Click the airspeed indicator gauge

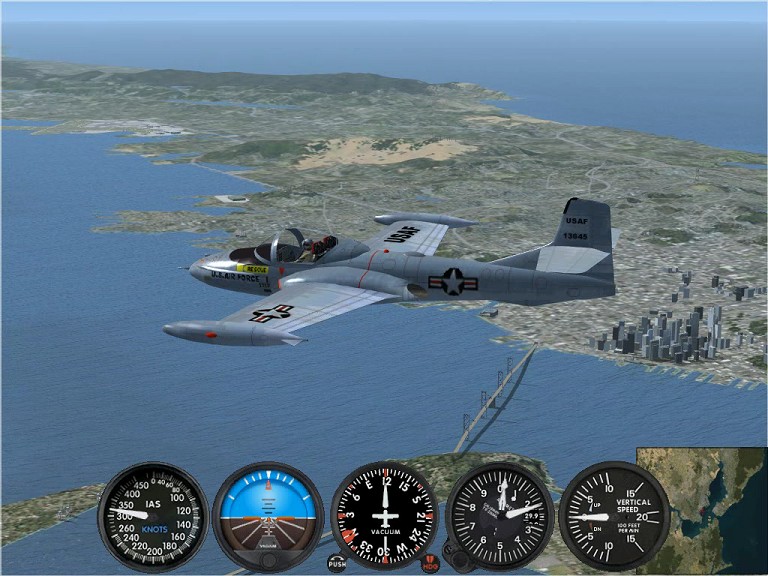click(153, 516)
